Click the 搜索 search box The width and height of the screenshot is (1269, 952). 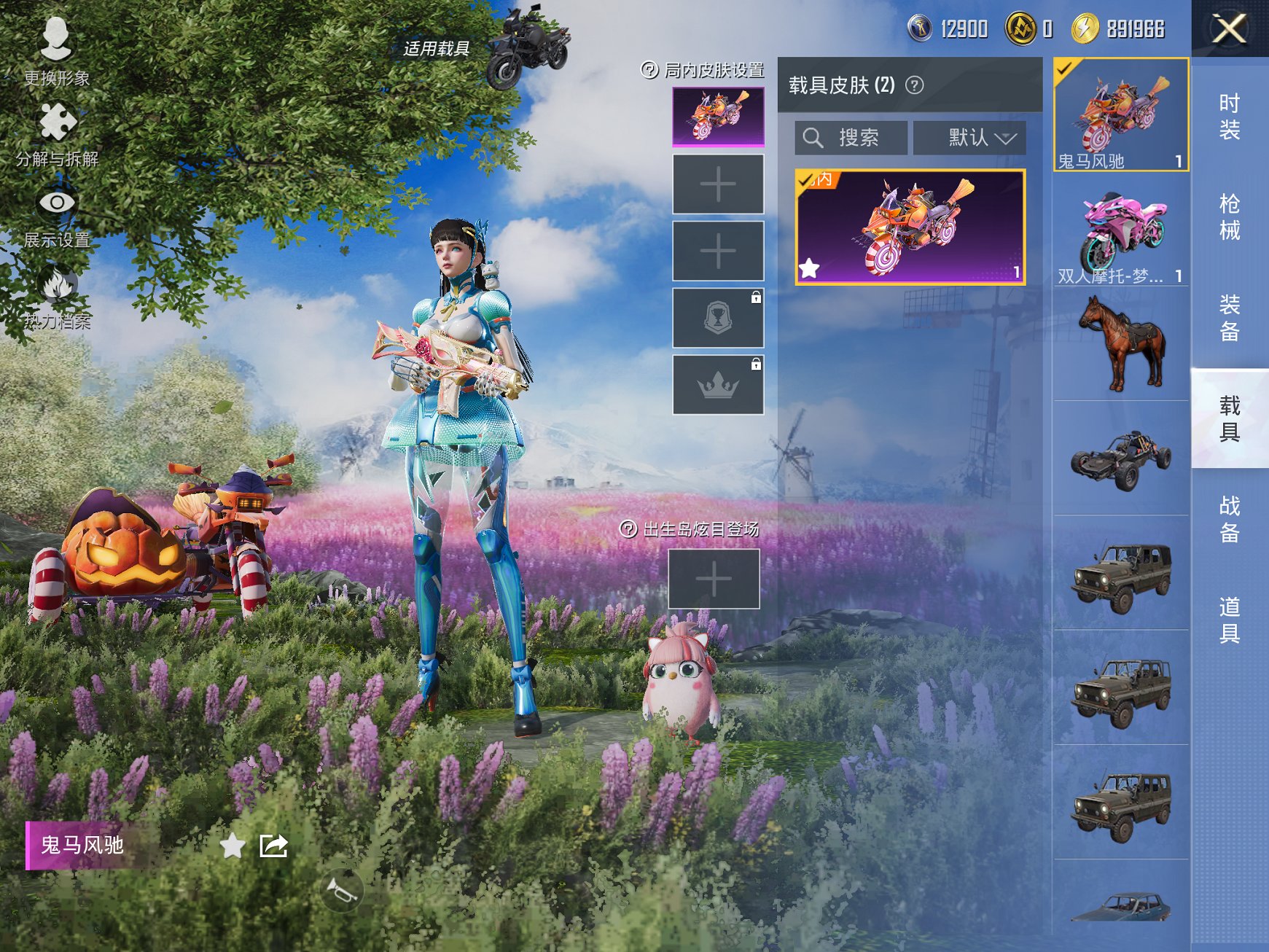coord(851,138)
